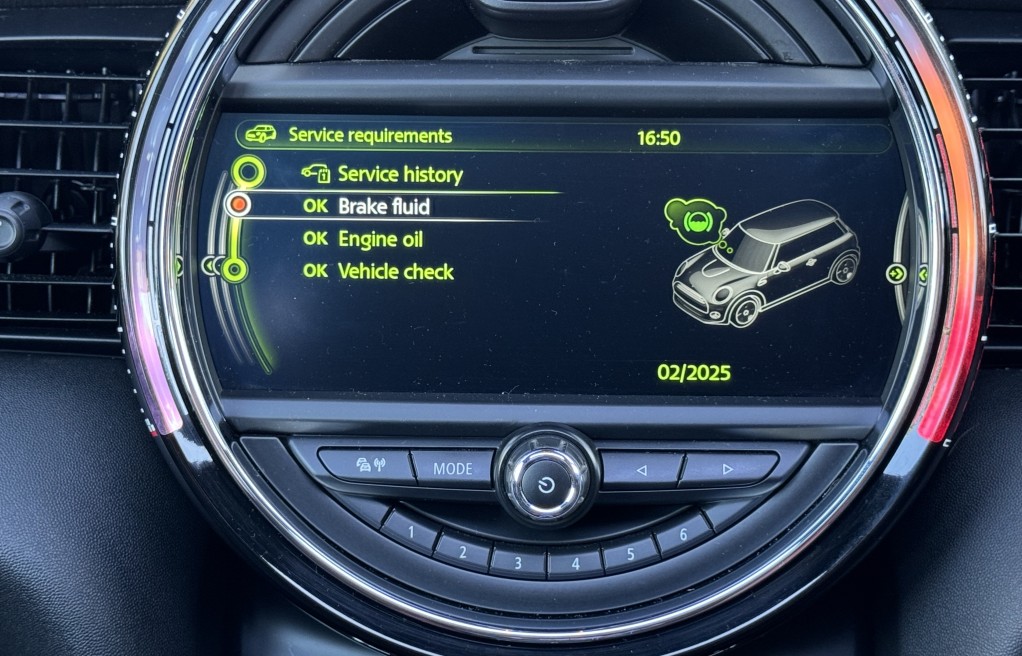Click the green right-arrow panel icon
This screenshot has height=656, width=1022.
click(896, 273)
